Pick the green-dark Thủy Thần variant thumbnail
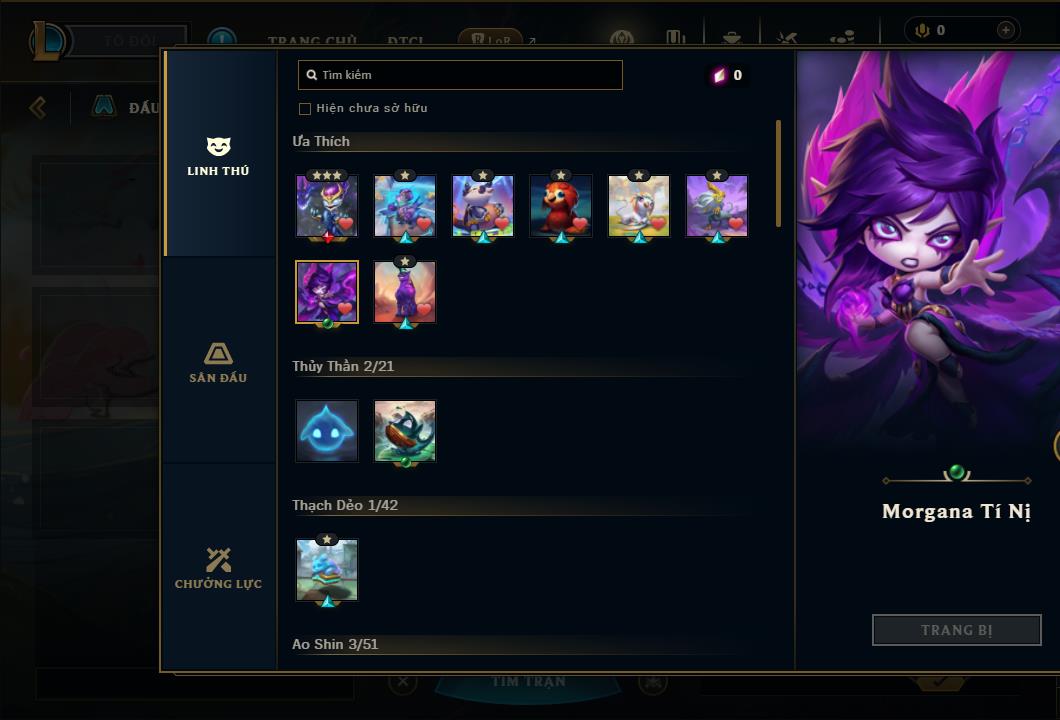 pyautogui.click(x=405, y=431)
